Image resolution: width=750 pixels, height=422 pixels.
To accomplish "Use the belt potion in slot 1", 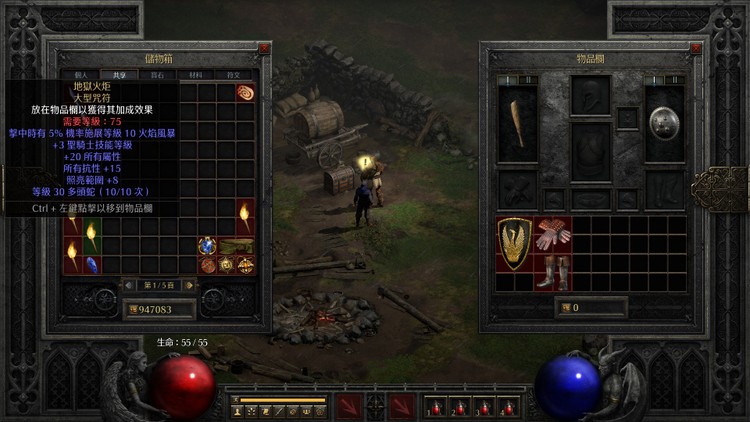I will pos(435,407).
